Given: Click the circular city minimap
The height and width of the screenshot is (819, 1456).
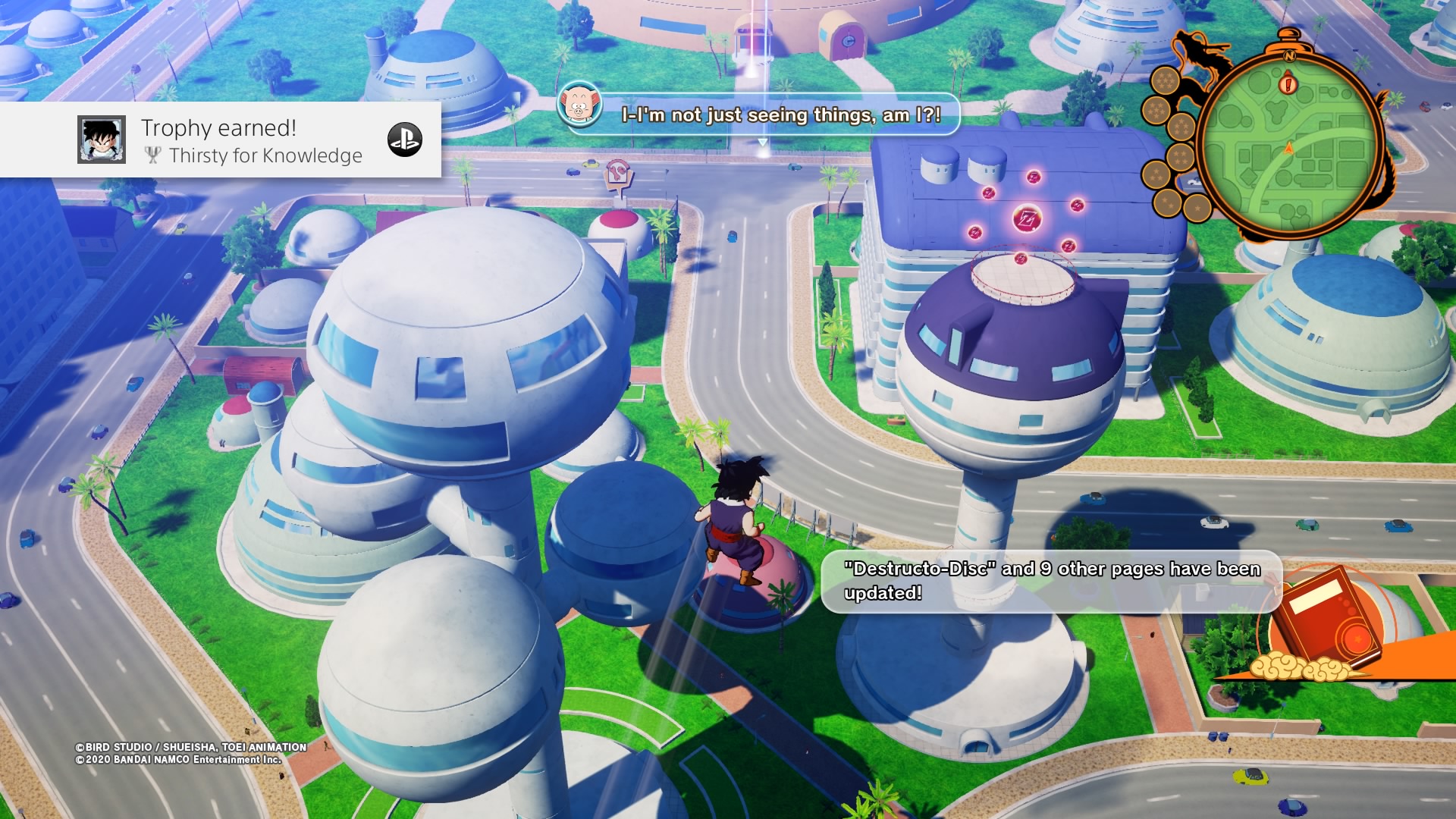Looking at the screenshot, I should (x=1290, y=146).
